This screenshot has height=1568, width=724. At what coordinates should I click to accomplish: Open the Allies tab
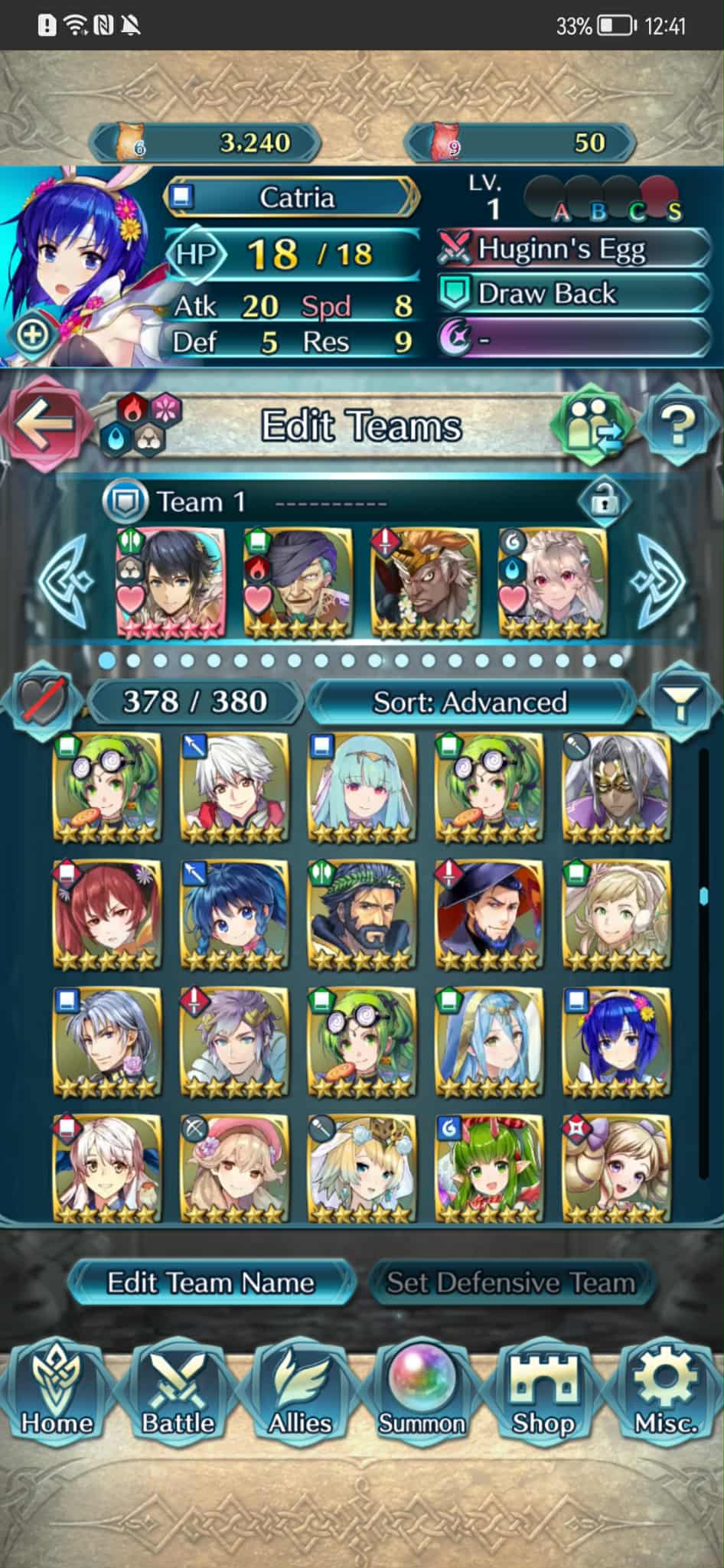(x=299, y=1394)
